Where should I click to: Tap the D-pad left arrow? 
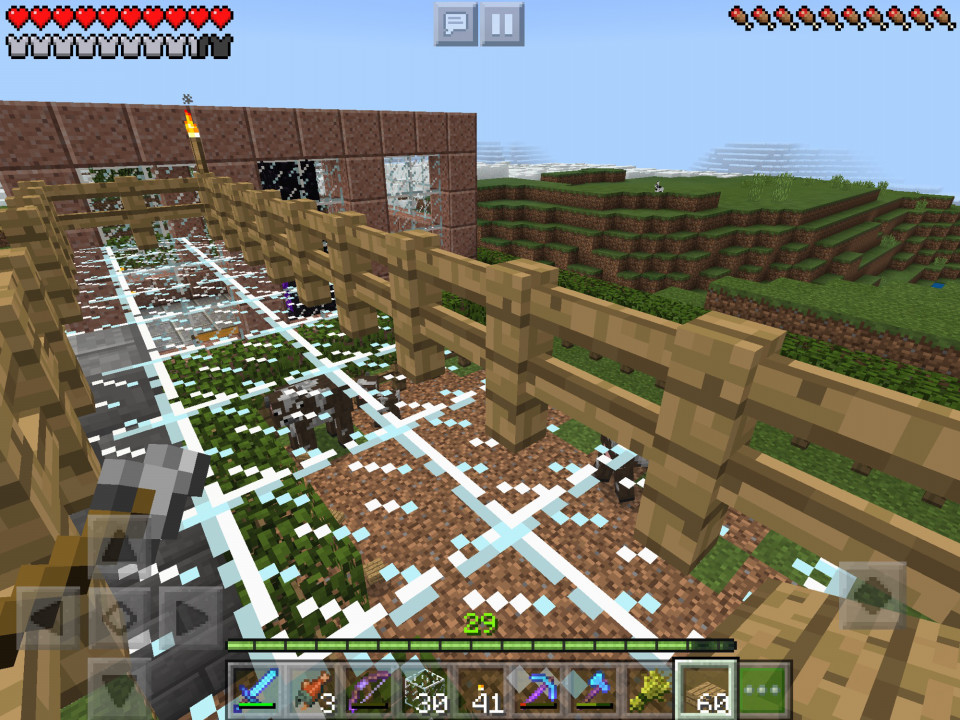click(x=49, y=618)
